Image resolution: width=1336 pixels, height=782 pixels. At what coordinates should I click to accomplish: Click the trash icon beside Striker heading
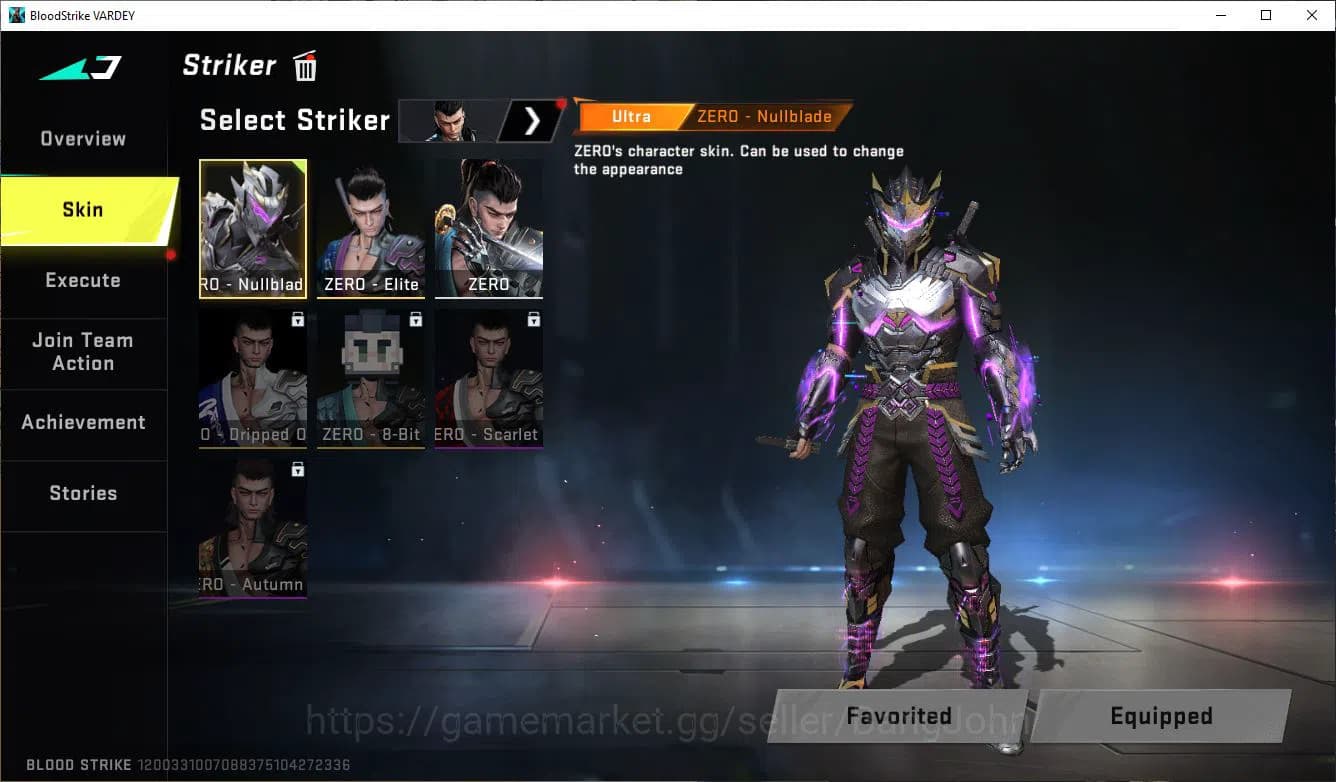(305, 65)
